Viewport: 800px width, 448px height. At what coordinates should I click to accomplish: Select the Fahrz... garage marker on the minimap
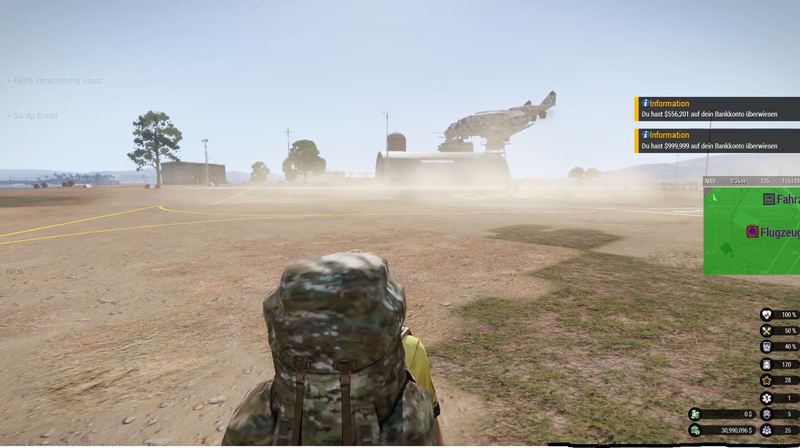(769, 199)
